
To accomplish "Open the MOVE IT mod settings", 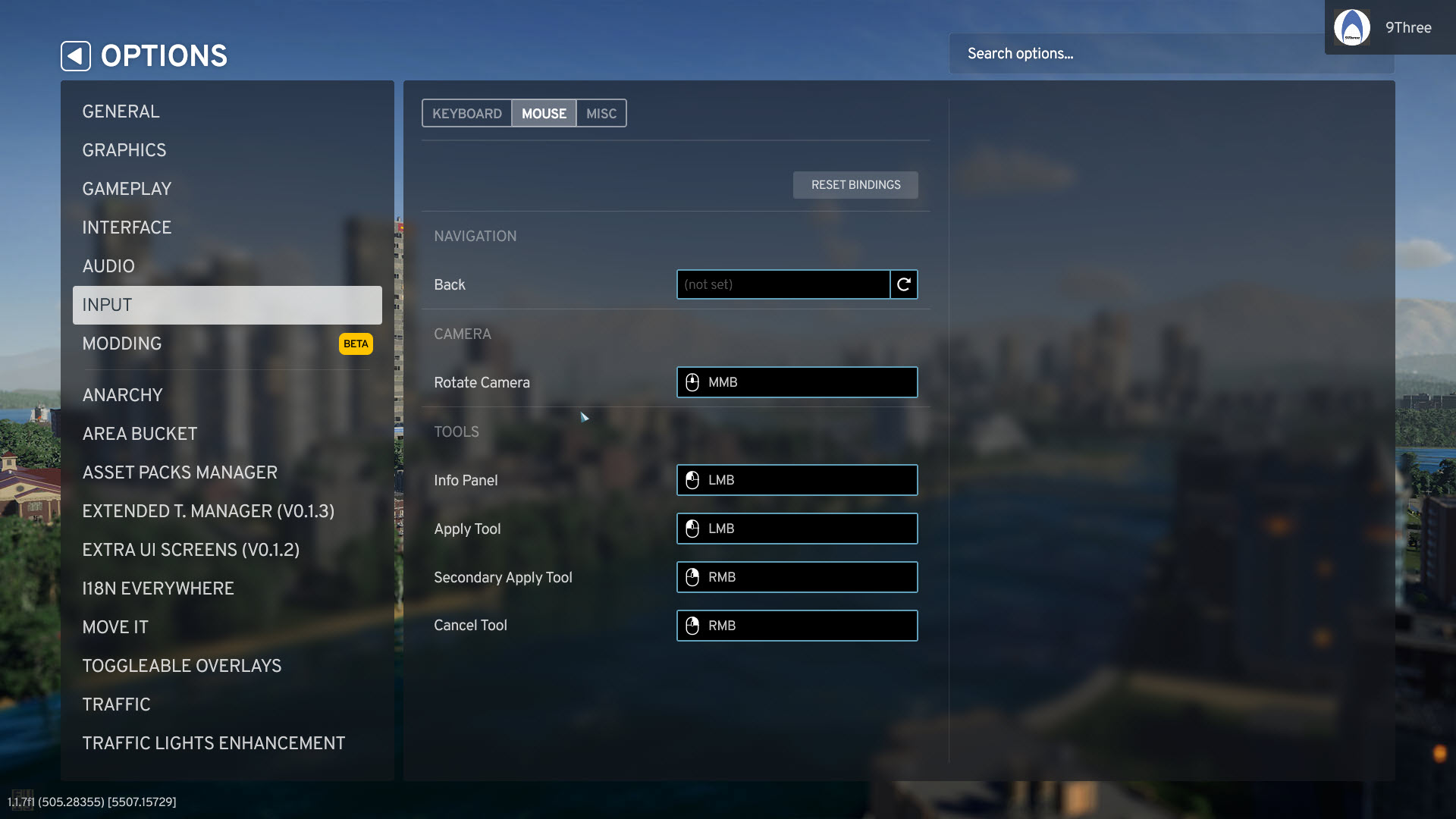I will (115, 627).
